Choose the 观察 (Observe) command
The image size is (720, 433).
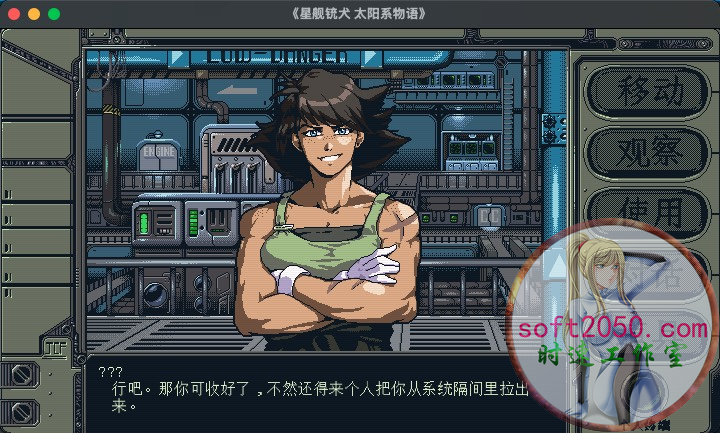pos(649,152)
